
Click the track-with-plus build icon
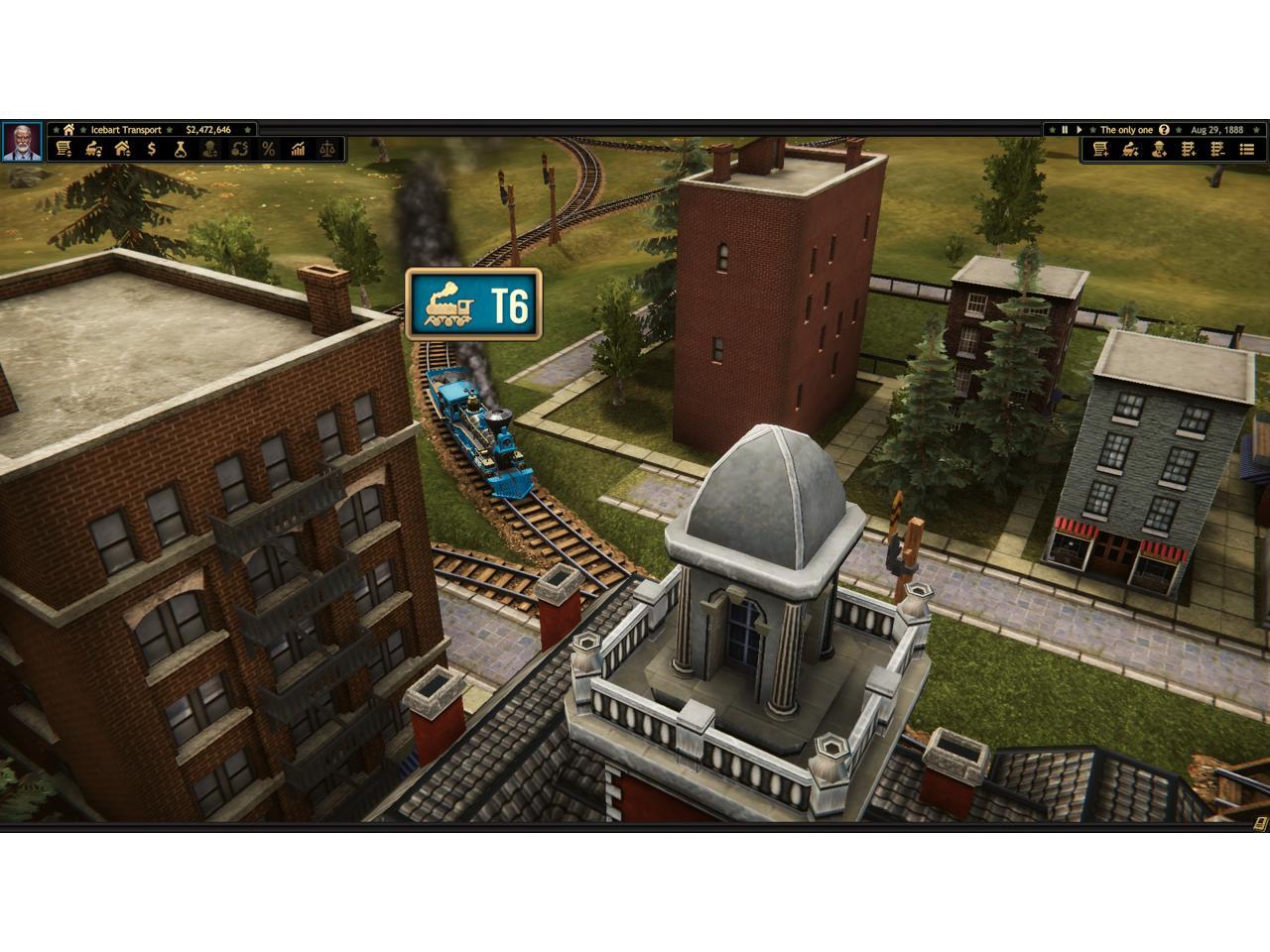pyautogui.click(x=1189, y=150)
